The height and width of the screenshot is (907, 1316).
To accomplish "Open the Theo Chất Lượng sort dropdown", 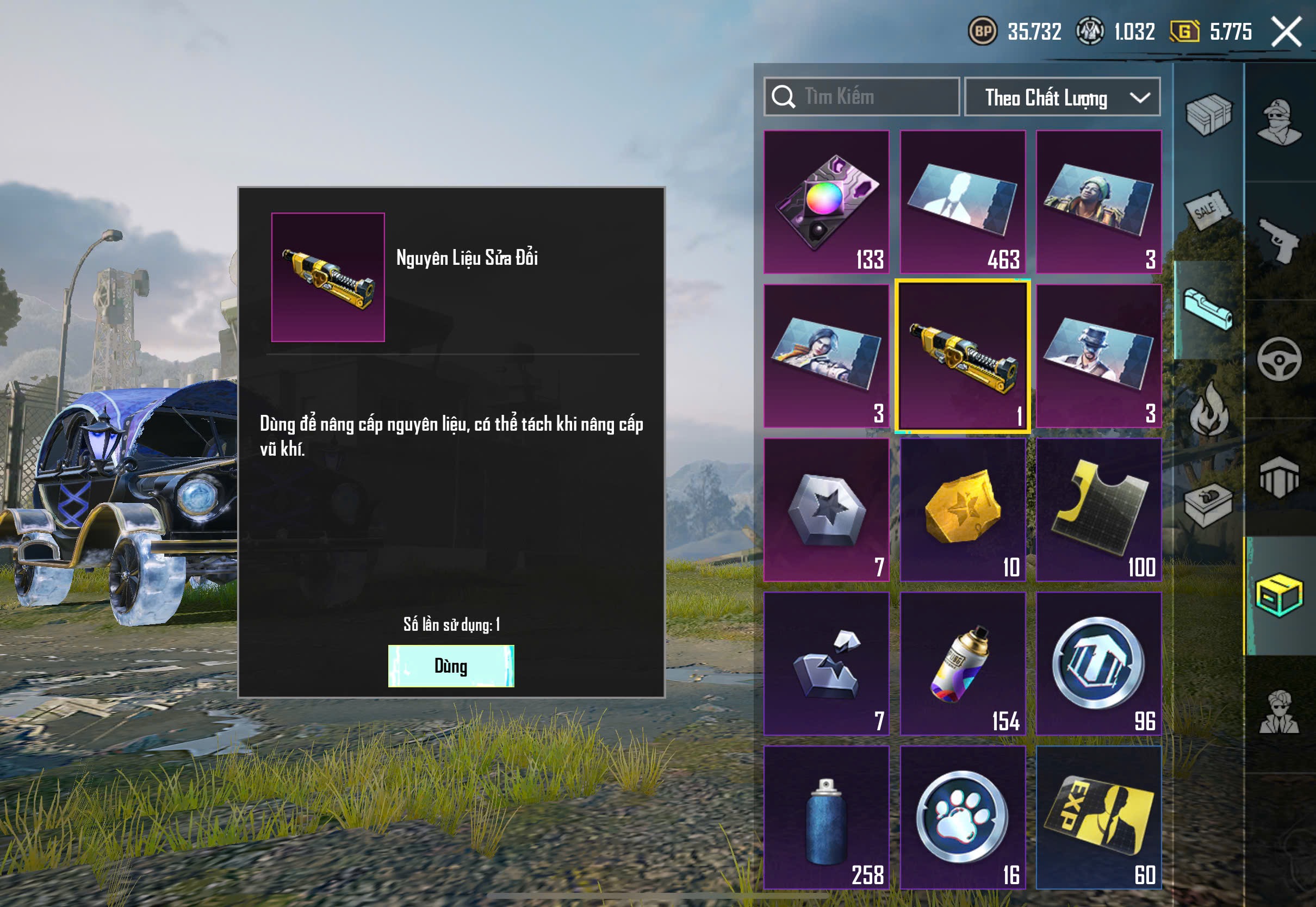I will [1062, 97].
